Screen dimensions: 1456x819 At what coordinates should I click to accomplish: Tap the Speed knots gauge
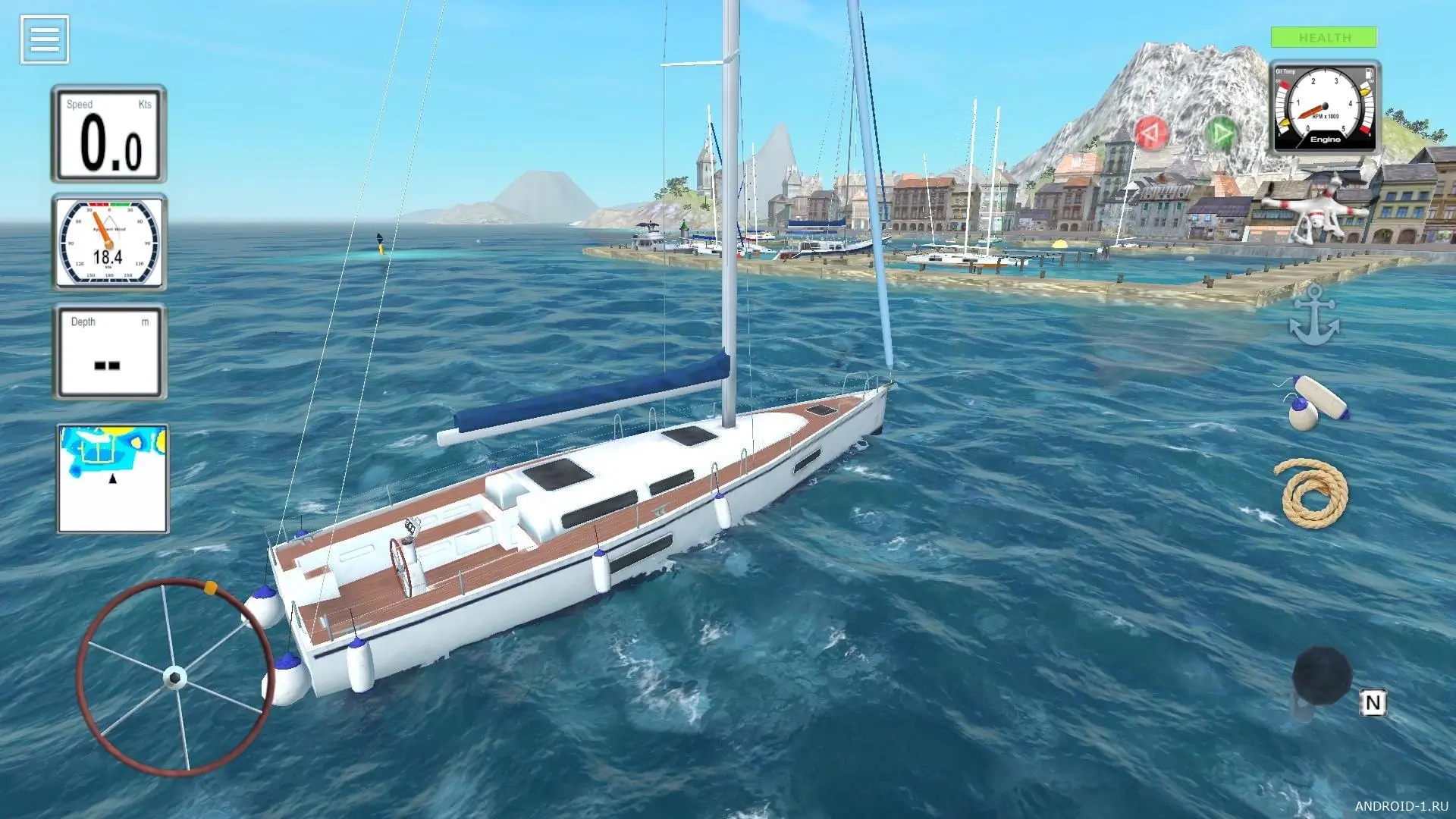coord(109,134)
